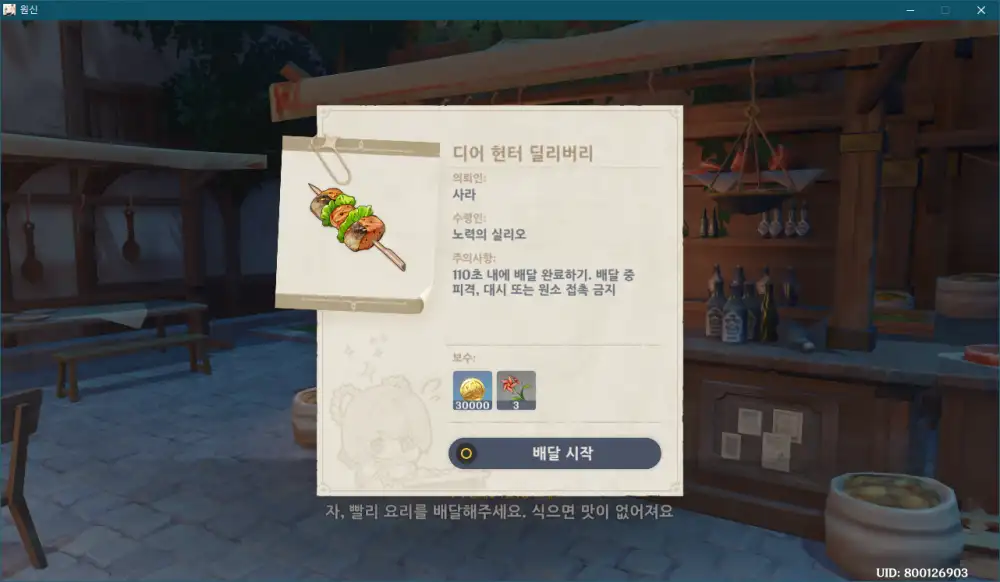The image size is (1000, 582).
Task: Select the 30000 Mora reward icon
Action: coord(472,390)
